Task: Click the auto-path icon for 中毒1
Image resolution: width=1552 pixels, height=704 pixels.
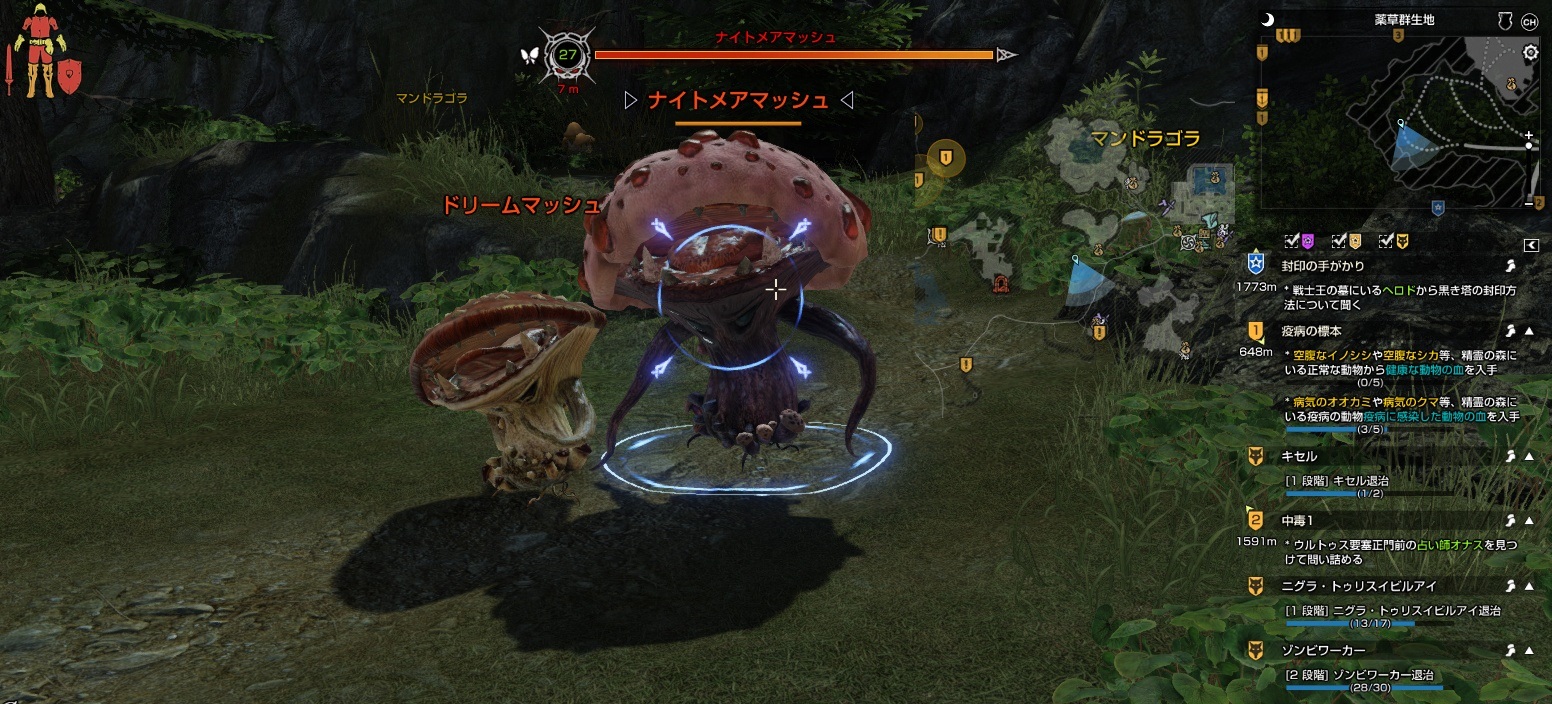Action: click(x=1510, y=521)
